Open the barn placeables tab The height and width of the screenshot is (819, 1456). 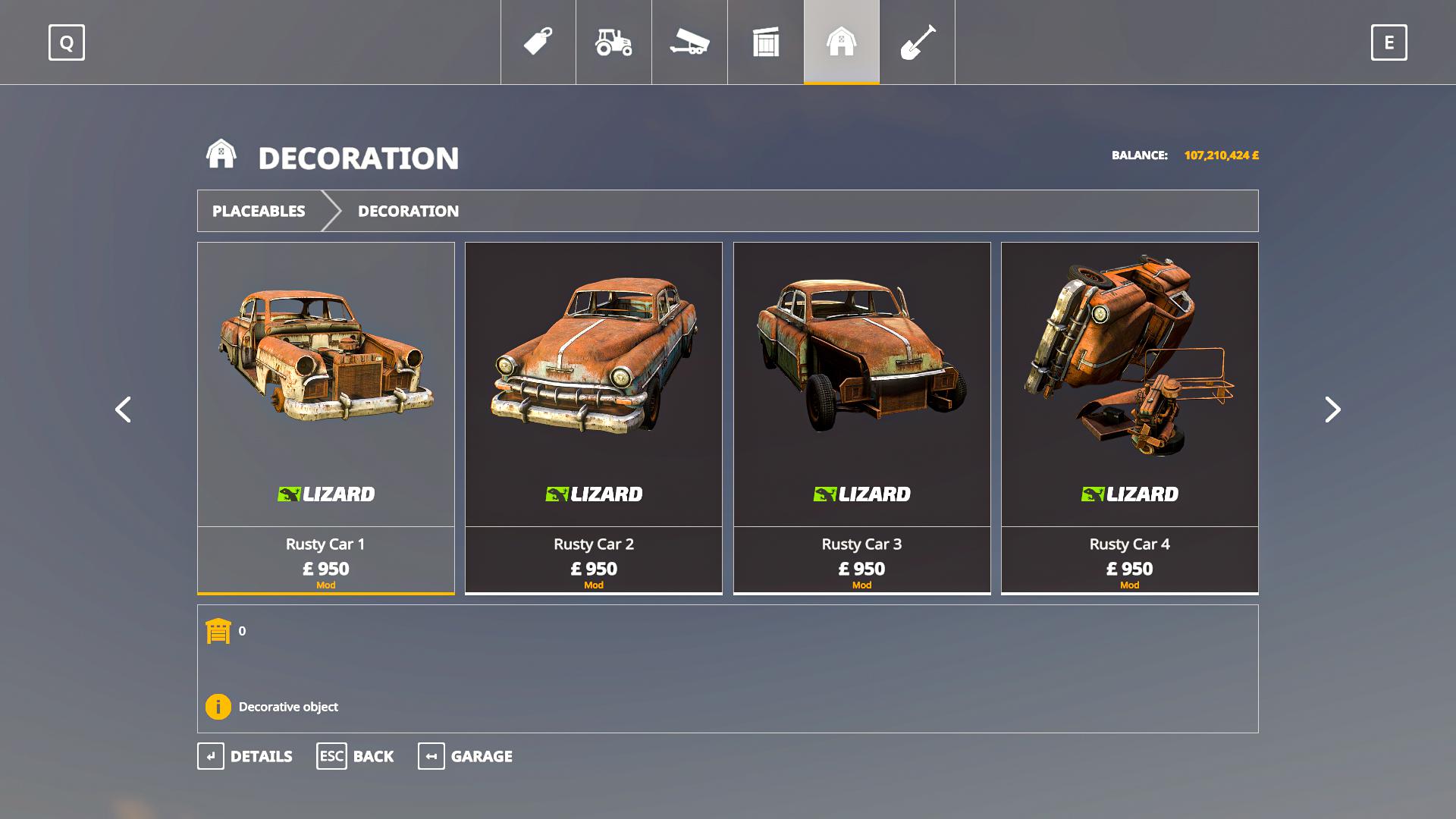click(842, 42)
